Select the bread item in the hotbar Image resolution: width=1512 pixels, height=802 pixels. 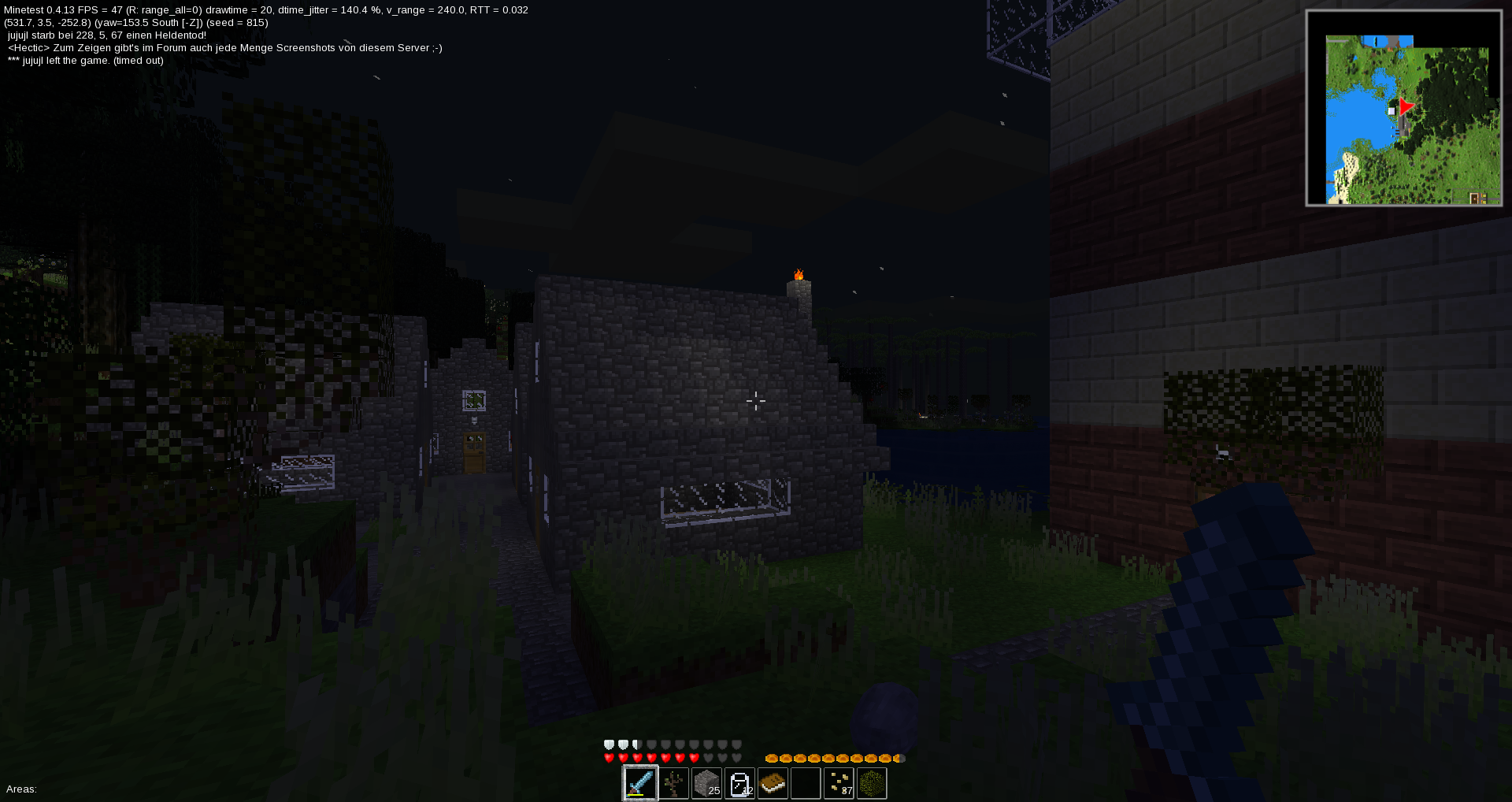click(x=773, y=784)
